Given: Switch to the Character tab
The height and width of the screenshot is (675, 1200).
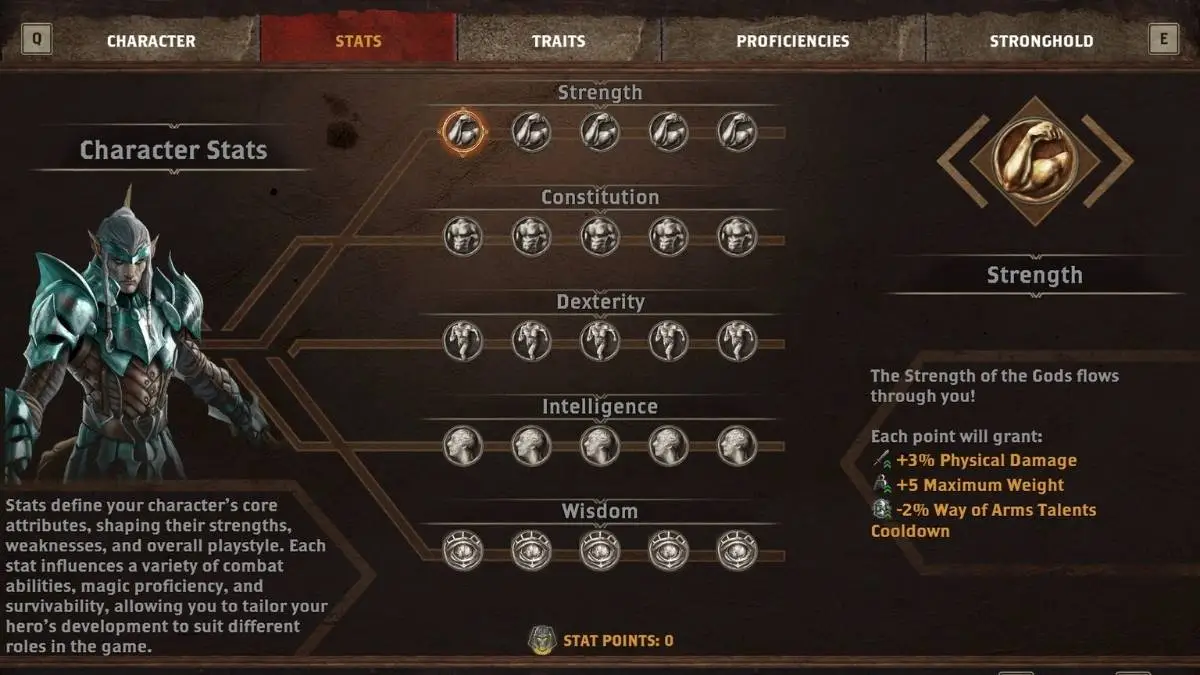Looking at the screenshot, I should click(x=151, y=41).
